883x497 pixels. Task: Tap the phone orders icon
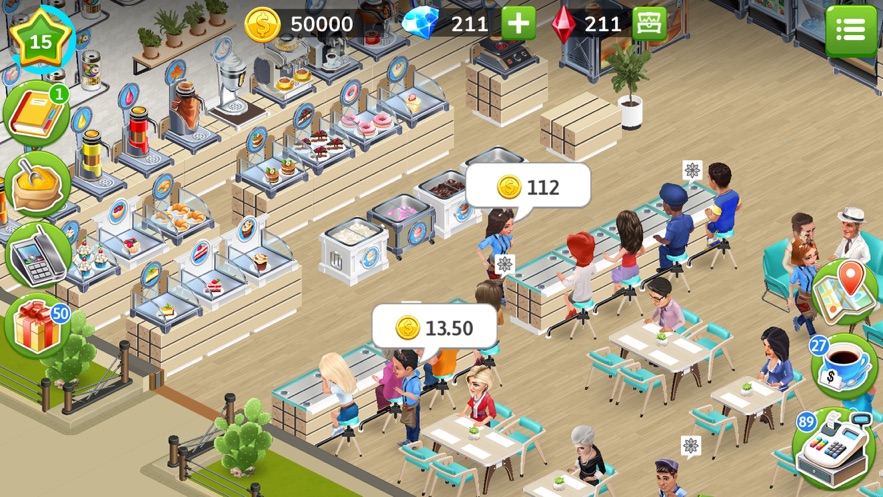37,253
